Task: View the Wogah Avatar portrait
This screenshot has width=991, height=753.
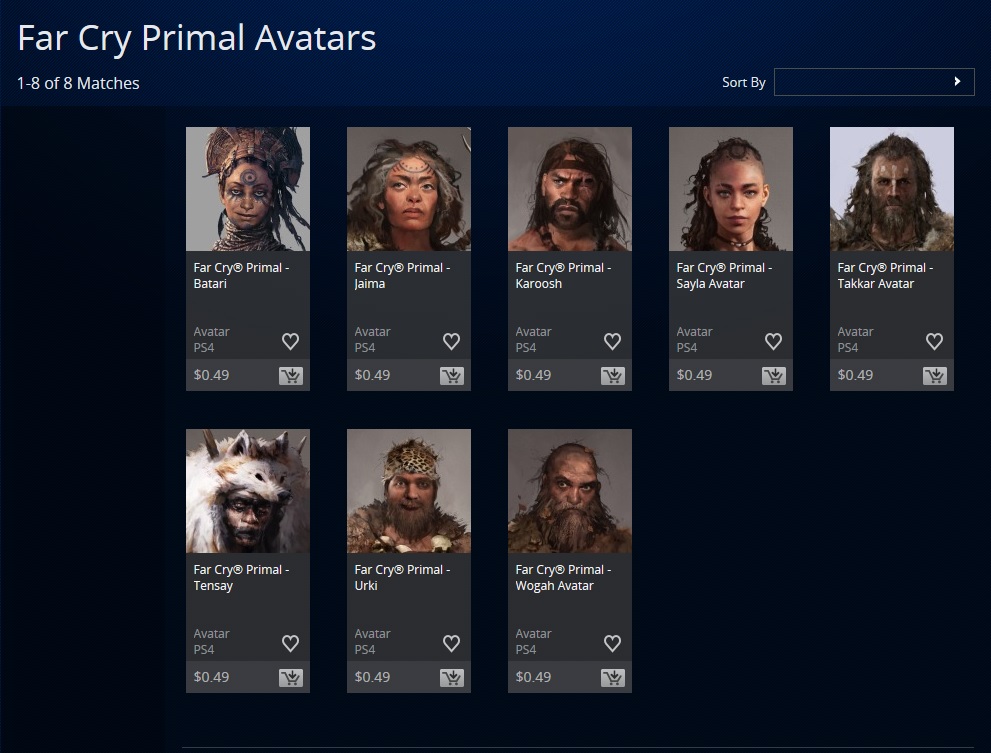Action: (x=570, y=491)
